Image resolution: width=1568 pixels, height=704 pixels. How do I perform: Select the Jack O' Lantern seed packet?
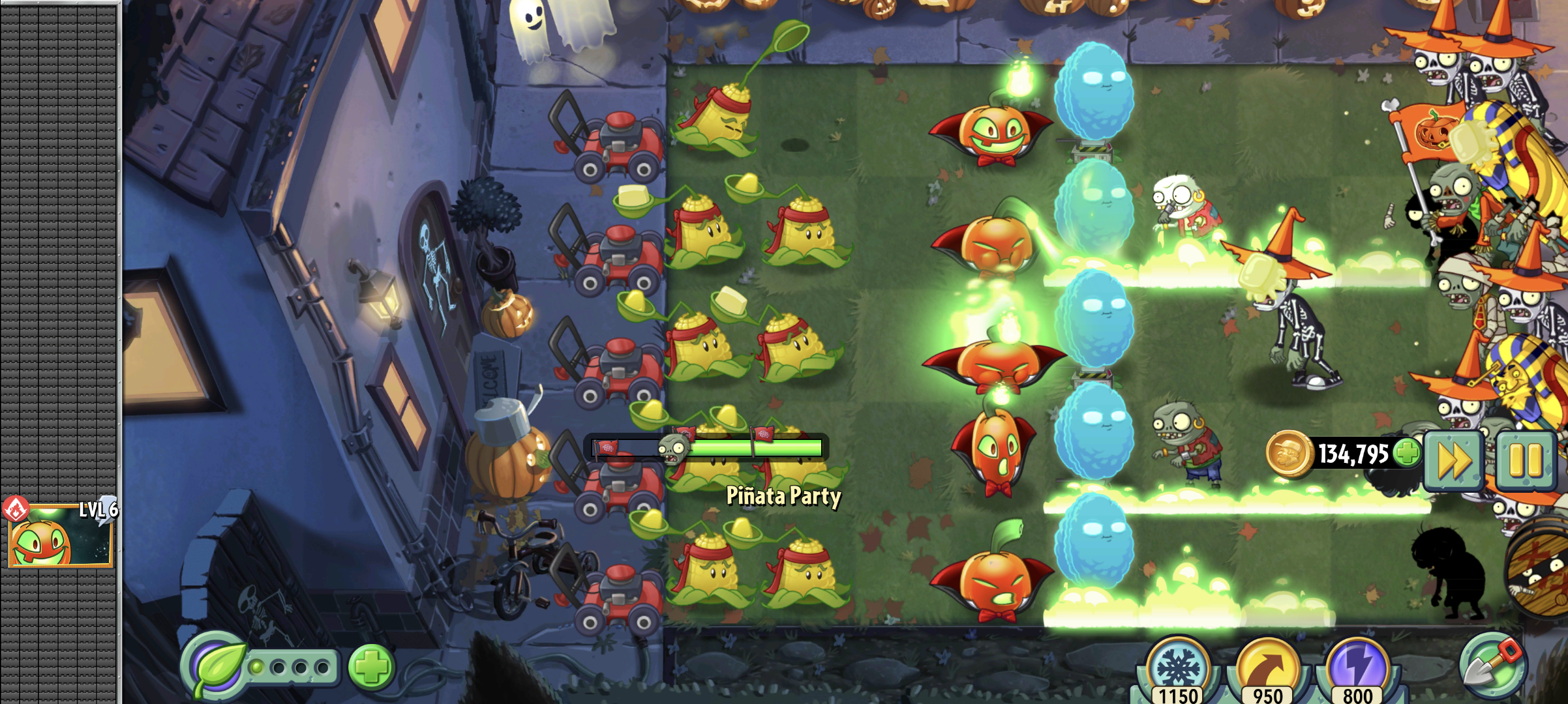pyautogui.click(x=60, y=535)
